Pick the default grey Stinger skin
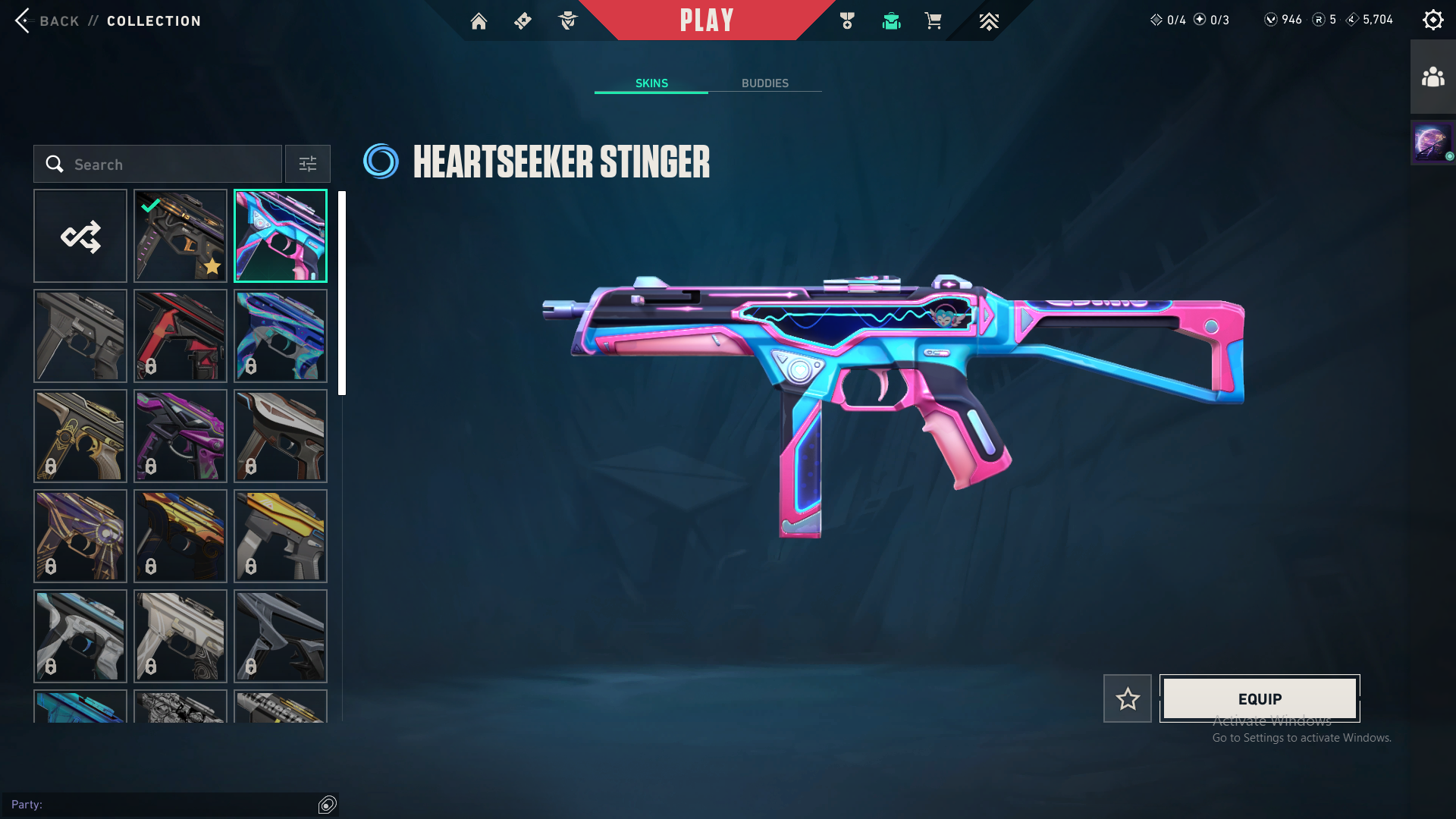Viewport: 1456px width, 819px height. tap(80, 336)
